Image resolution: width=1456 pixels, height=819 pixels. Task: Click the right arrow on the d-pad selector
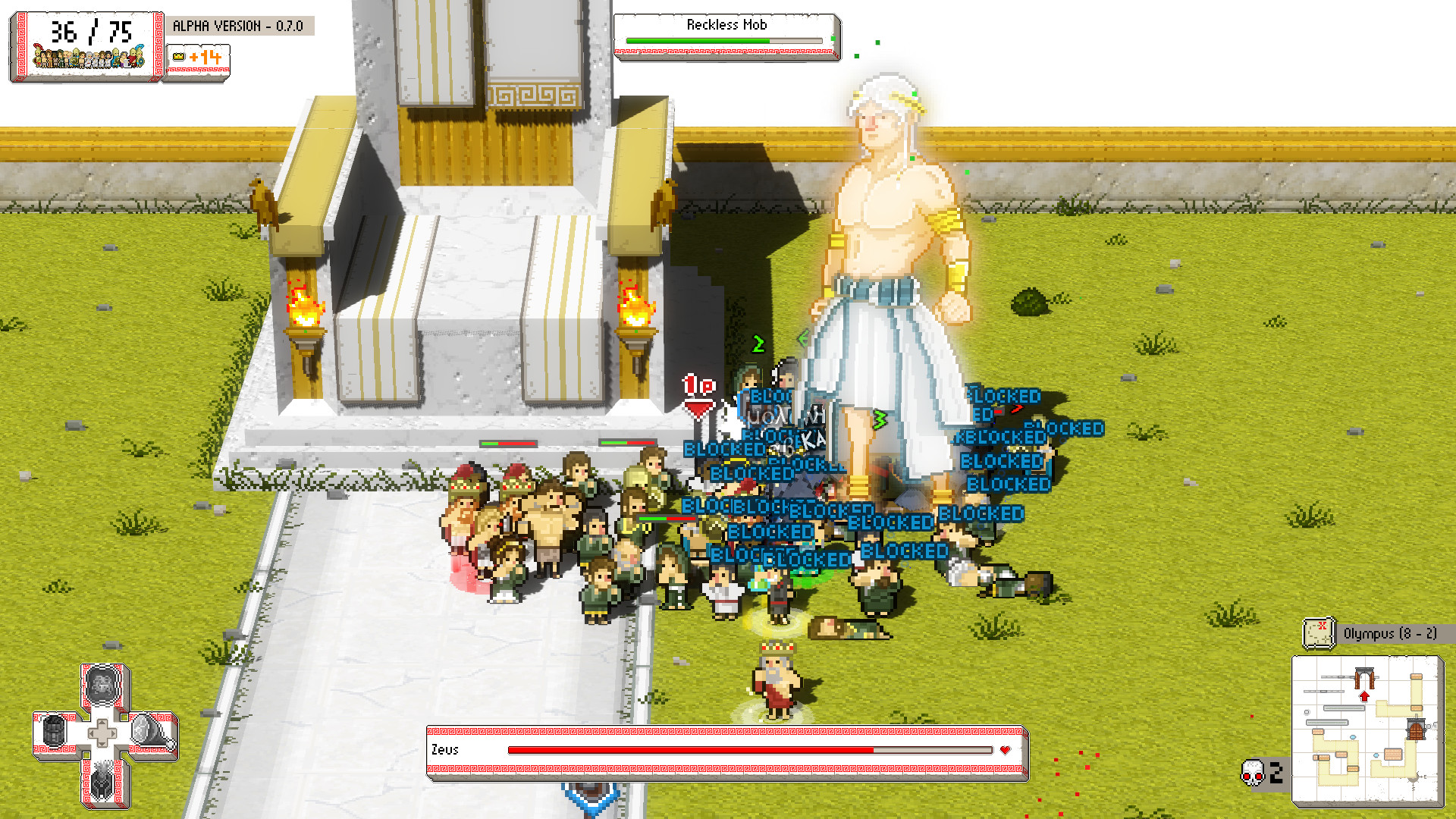point(112,733)
